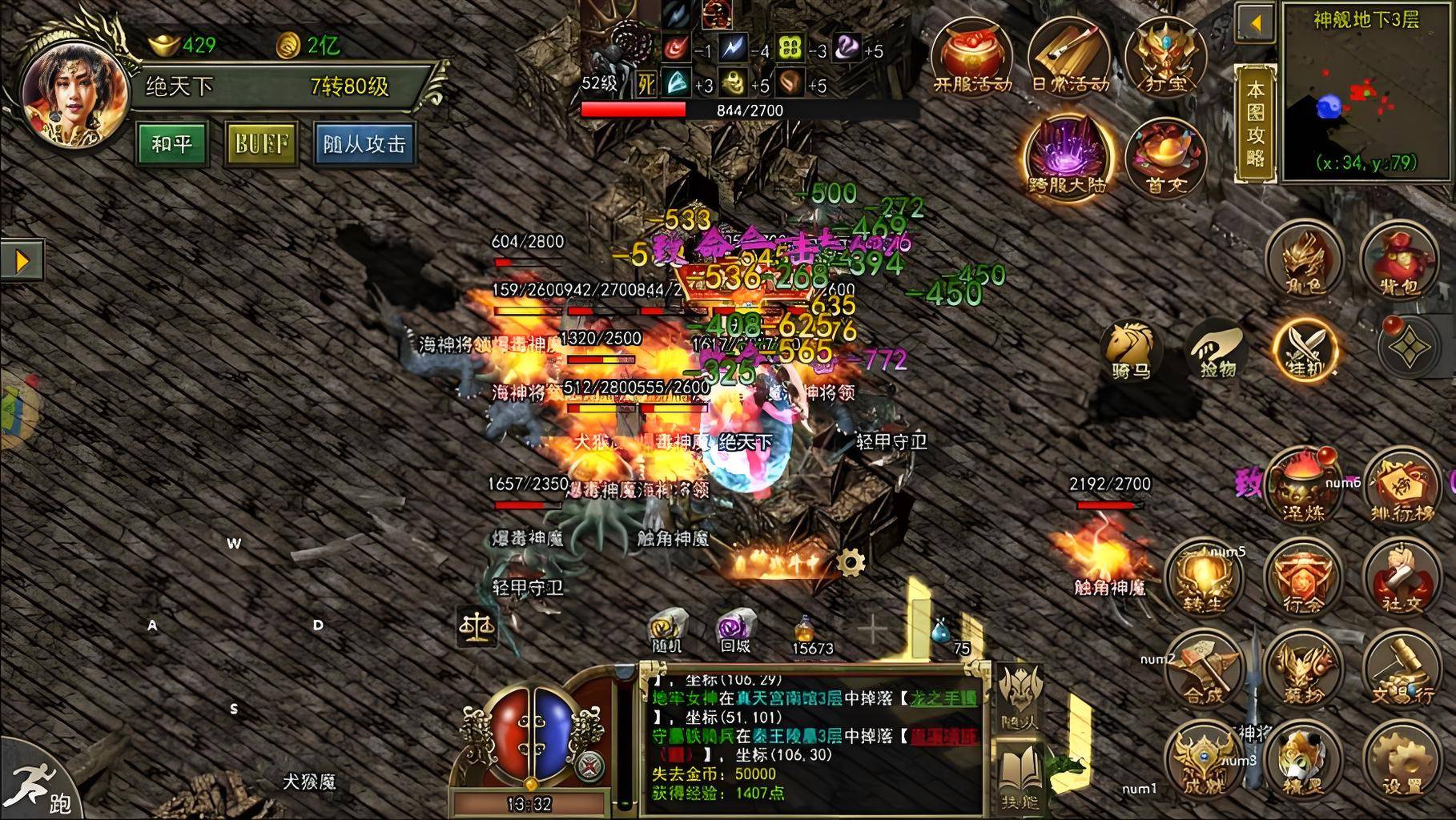Viewport: 1456px width, 820px height.
Task: Open the 本图攻略 map guide
Action: pos(1255,123)
